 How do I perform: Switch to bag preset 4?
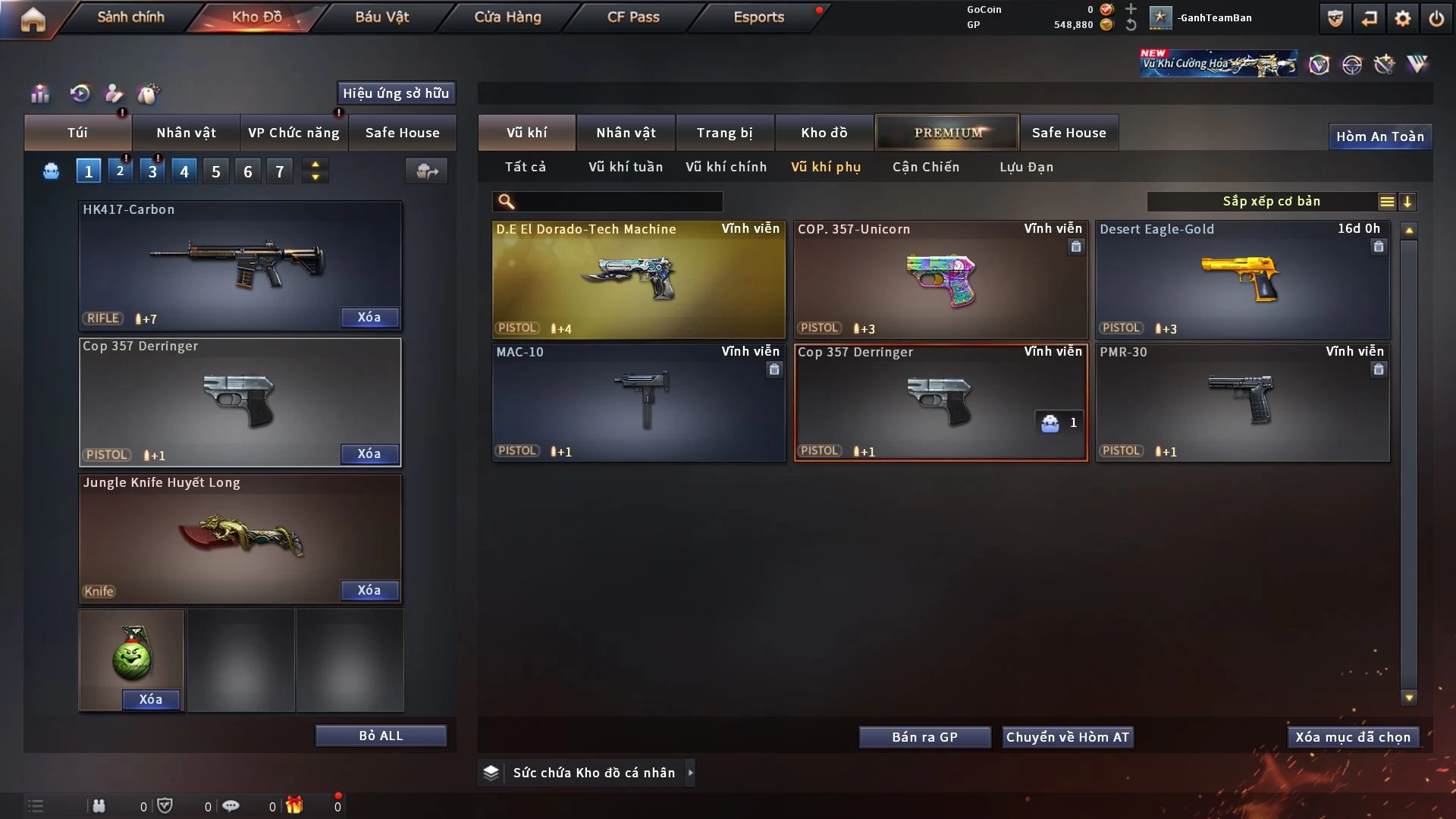coord(184,171)
